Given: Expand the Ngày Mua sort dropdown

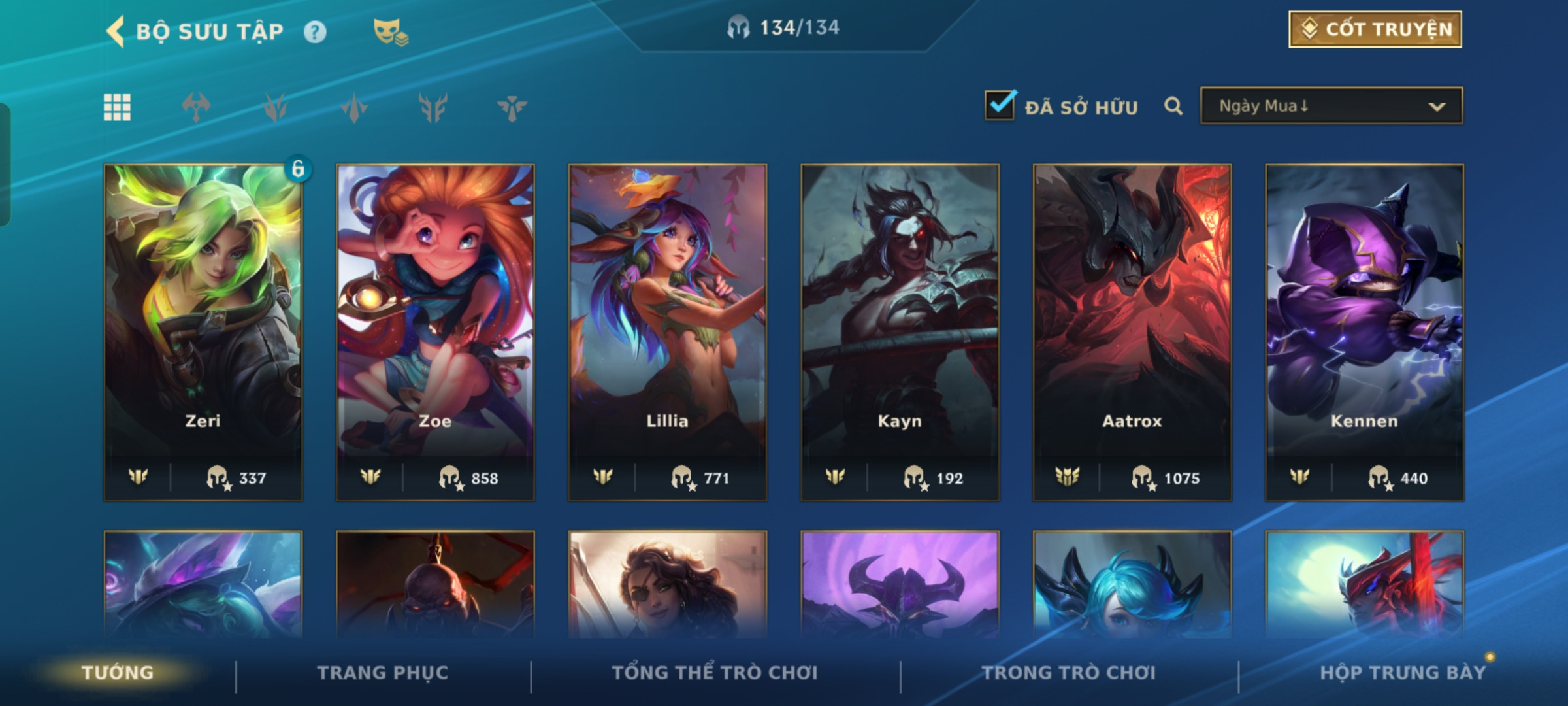Looking at the screenshot, I should click(1331, 106).
